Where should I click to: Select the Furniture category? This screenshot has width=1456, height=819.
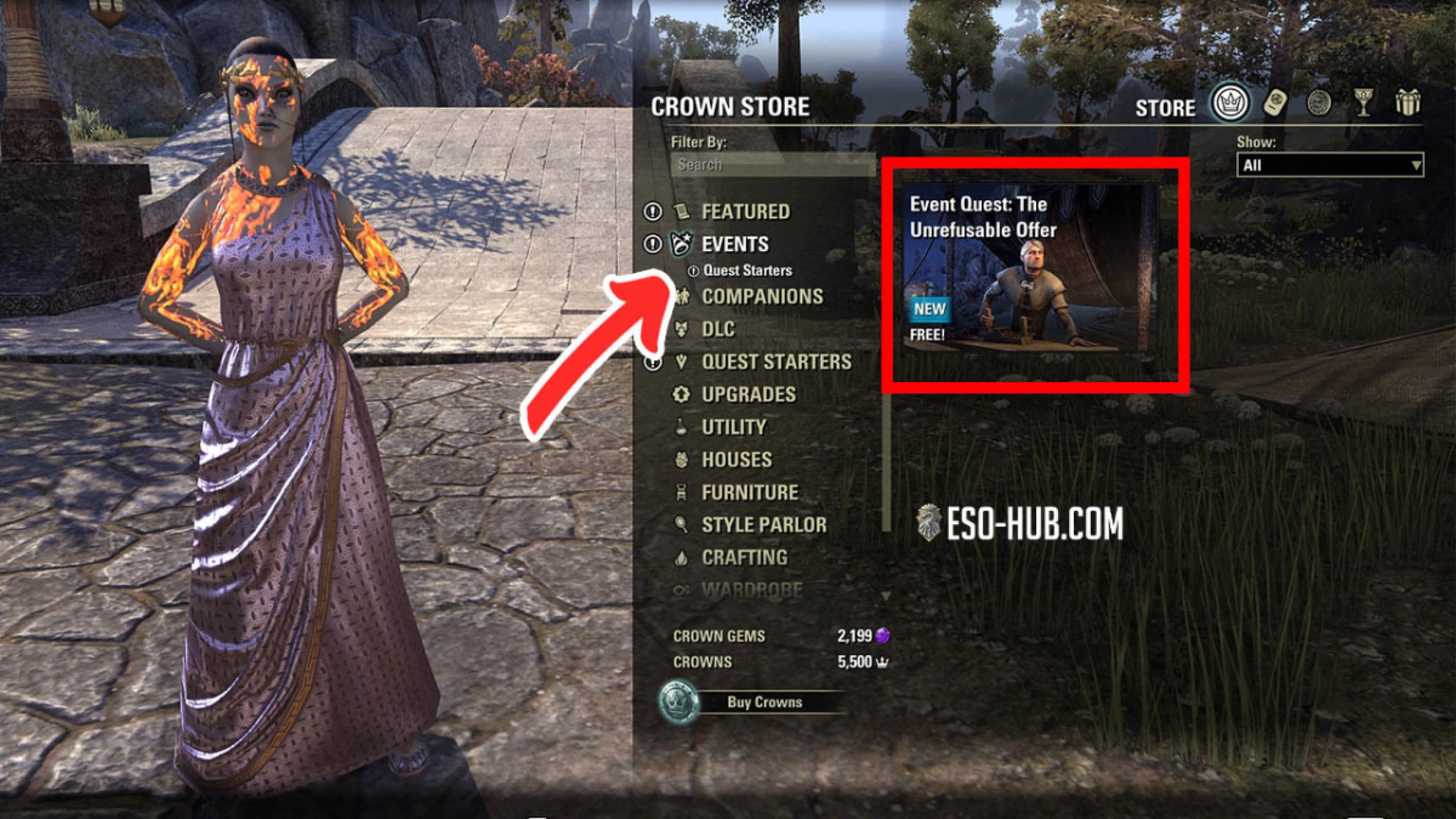(751, 491)
